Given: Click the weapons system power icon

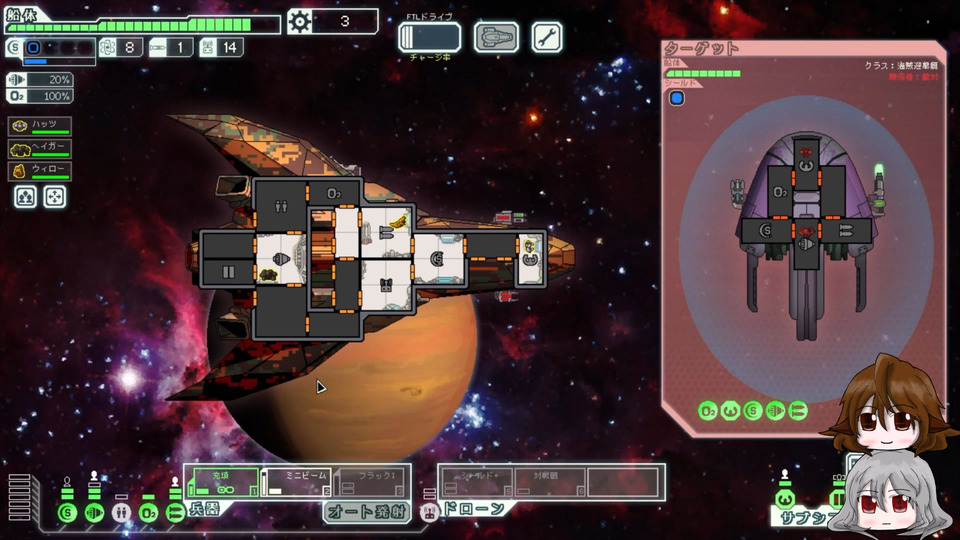Looking at the screenshot, I should 175,513.
